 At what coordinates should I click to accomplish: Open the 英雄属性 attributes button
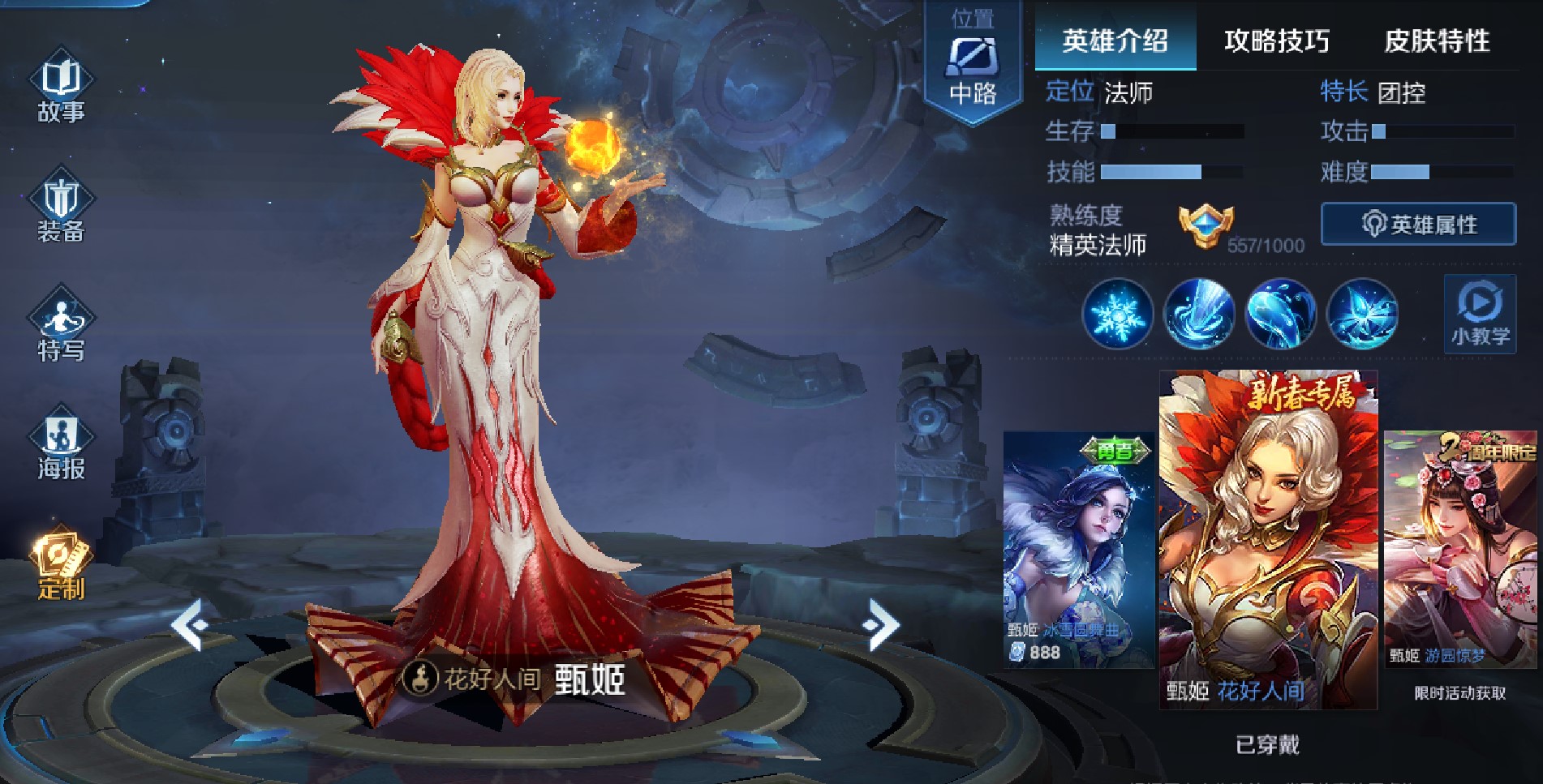(1417, 224)
